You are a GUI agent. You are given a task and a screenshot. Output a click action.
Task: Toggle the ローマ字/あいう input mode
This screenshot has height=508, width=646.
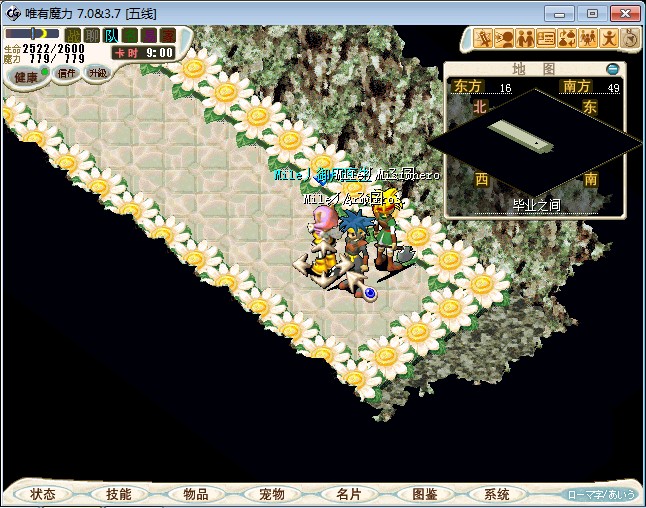point(600,494)
